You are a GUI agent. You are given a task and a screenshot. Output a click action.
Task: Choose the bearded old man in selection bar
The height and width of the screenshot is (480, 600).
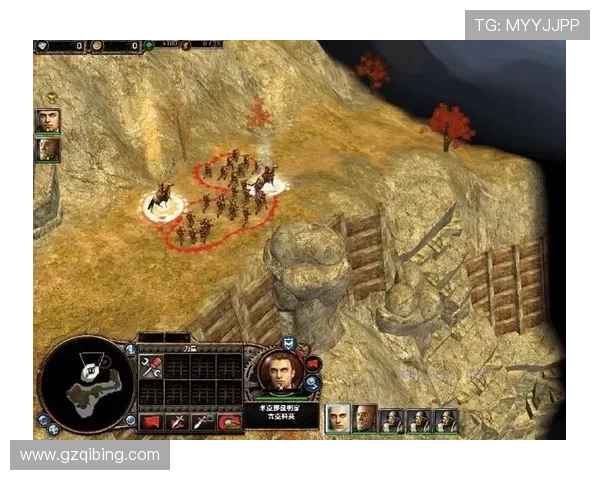pos(365,418)
